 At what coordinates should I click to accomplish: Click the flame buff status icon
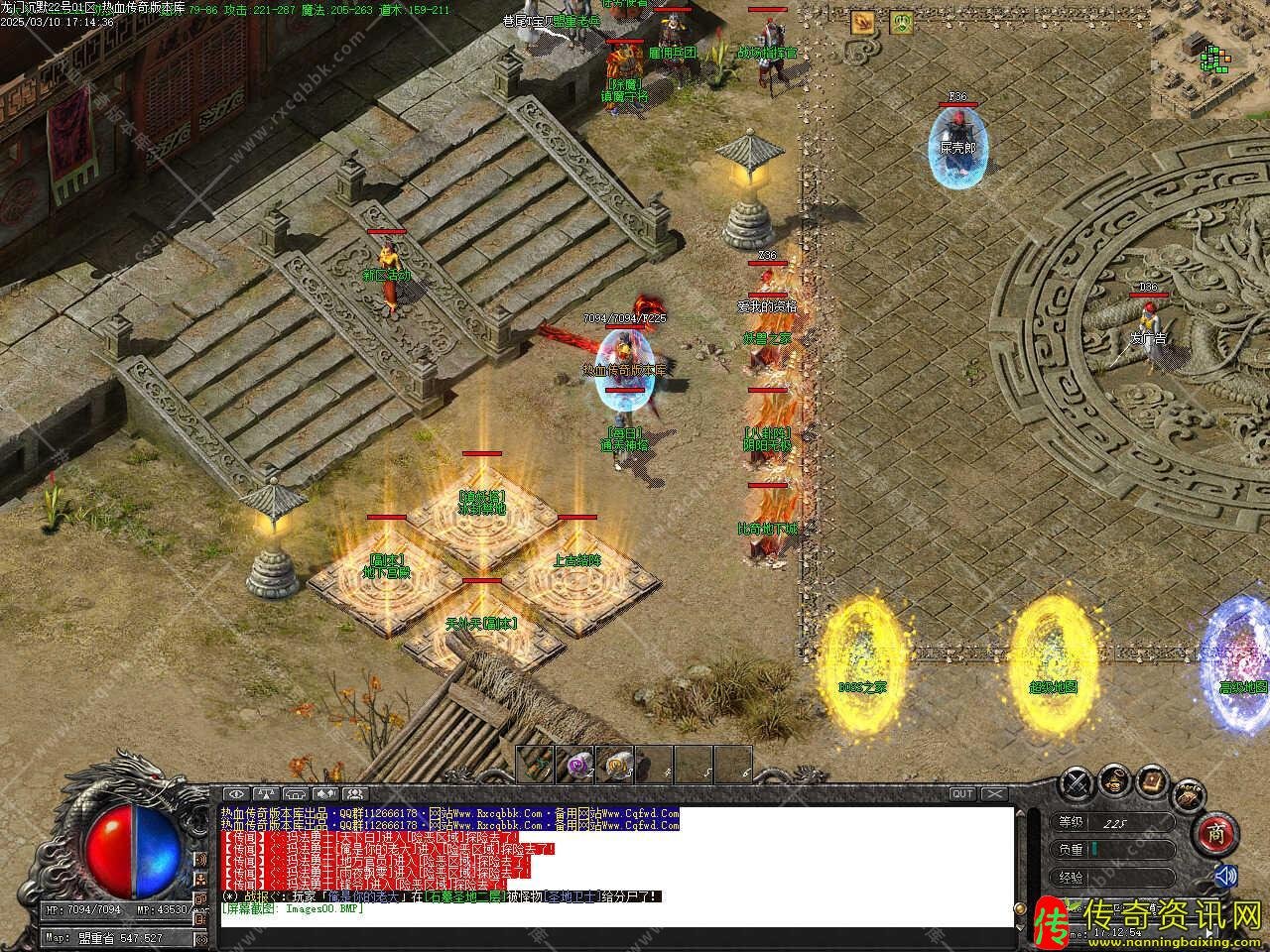pos(861,22)
